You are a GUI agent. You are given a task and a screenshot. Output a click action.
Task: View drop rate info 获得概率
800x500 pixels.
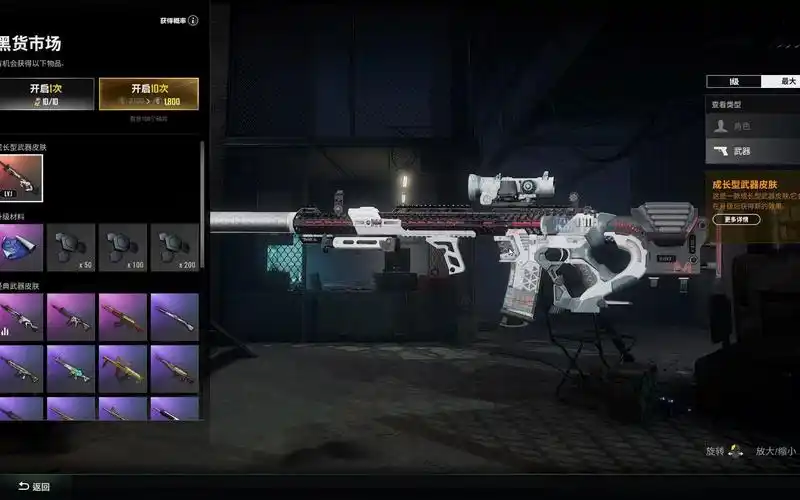179,20
